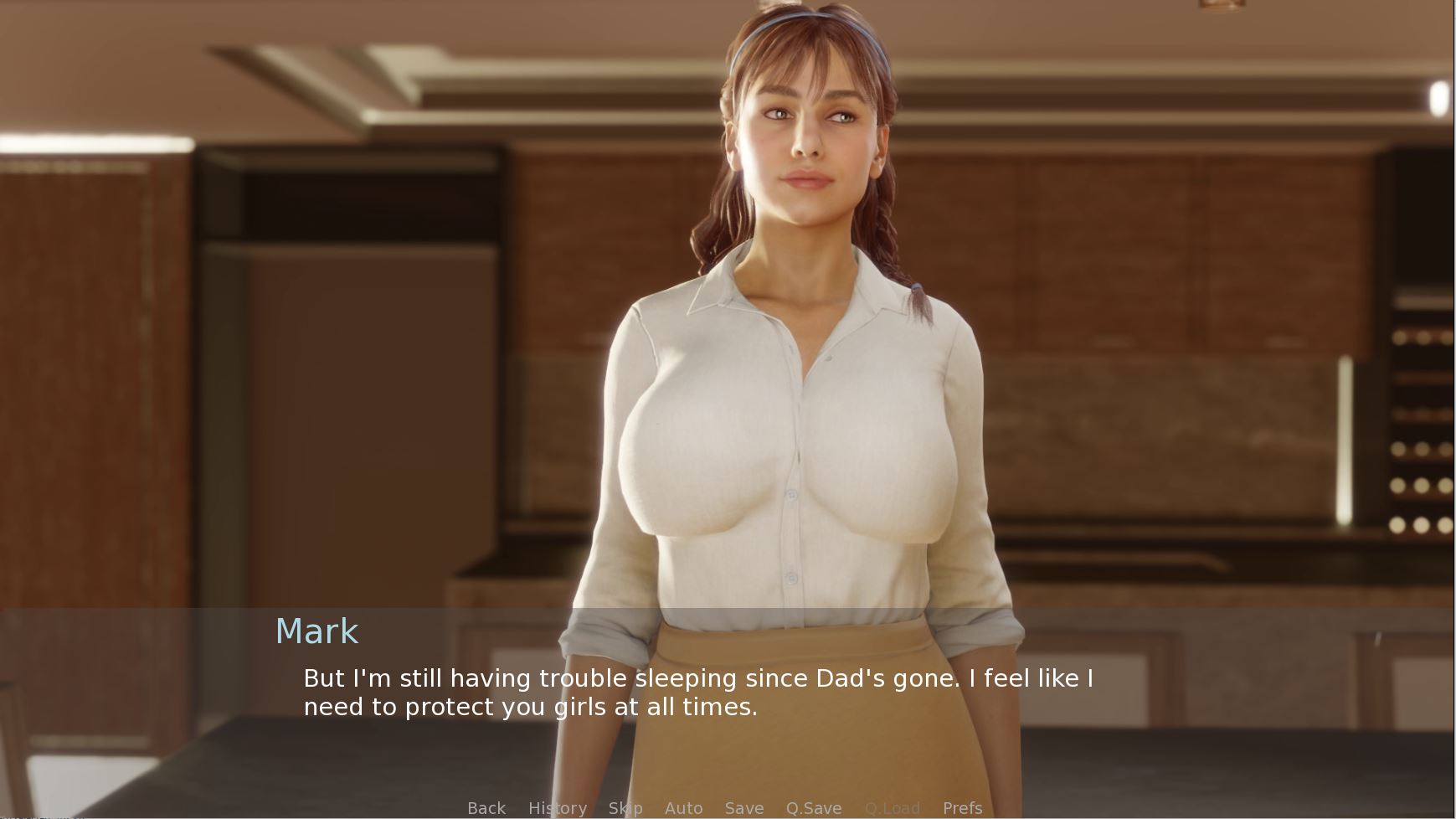This screenshot has height=819, width=1456.
Task: Open the Prefs settings menu
Action: click(962, 808)
